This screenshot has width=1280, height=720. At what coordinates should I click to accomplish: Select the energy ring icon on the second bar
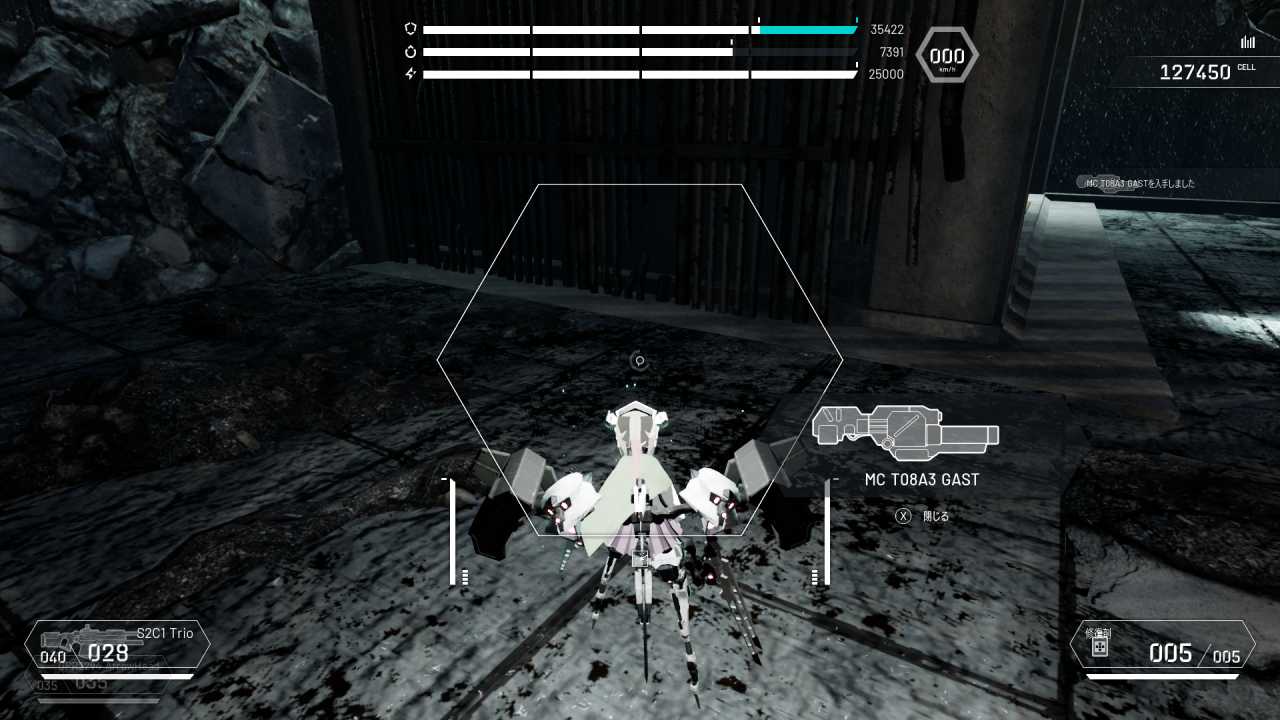(409, 51)
